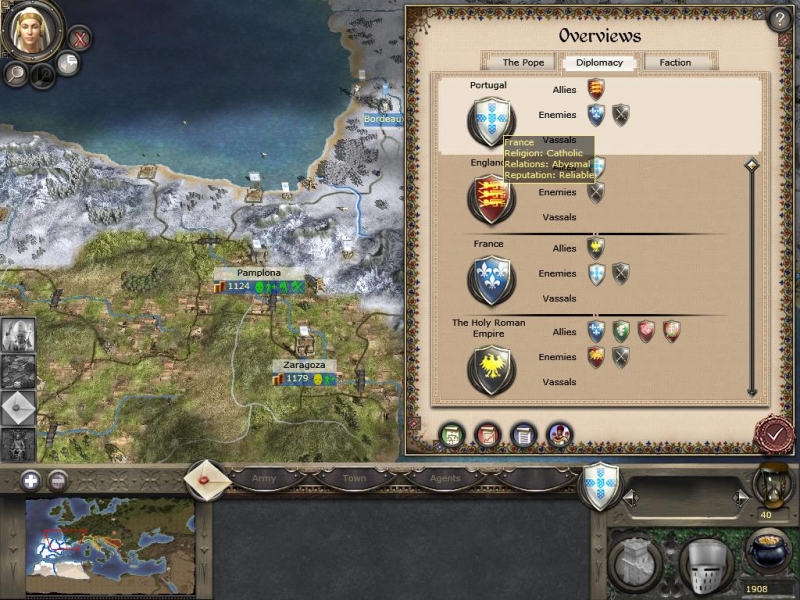Image resolution: width=800 pixels, height=600 pixels.
Task: Click the advisor portrait
Action: (x=33, y=30)
